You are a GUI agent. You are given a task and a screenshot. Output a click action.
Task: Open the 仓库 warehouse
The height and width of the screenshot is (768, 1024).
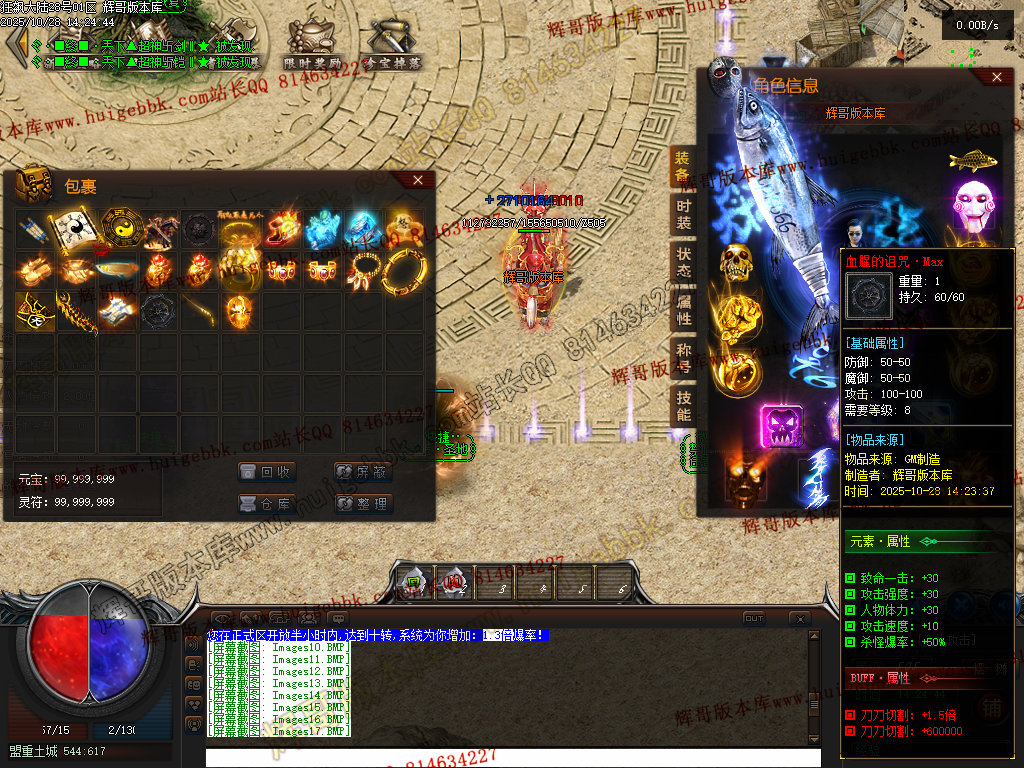266,504
